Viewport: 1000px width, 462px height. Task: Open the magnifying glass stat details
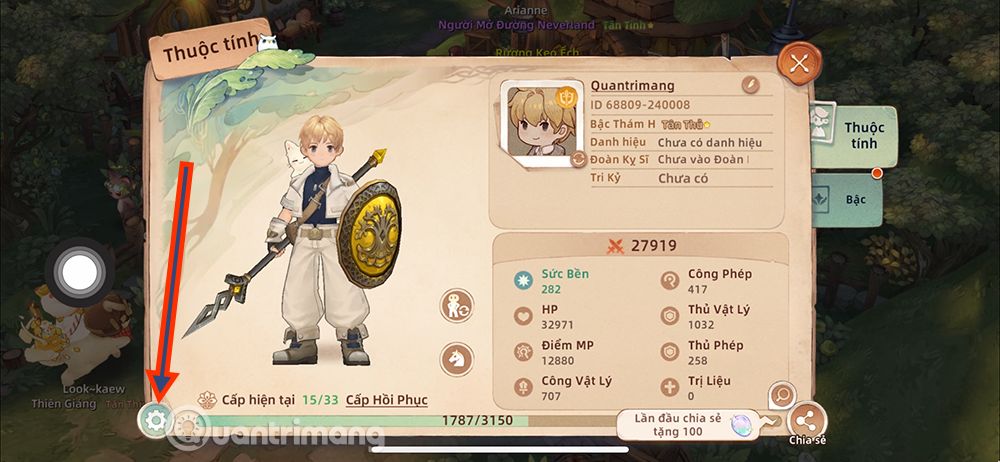pos(782,396)
